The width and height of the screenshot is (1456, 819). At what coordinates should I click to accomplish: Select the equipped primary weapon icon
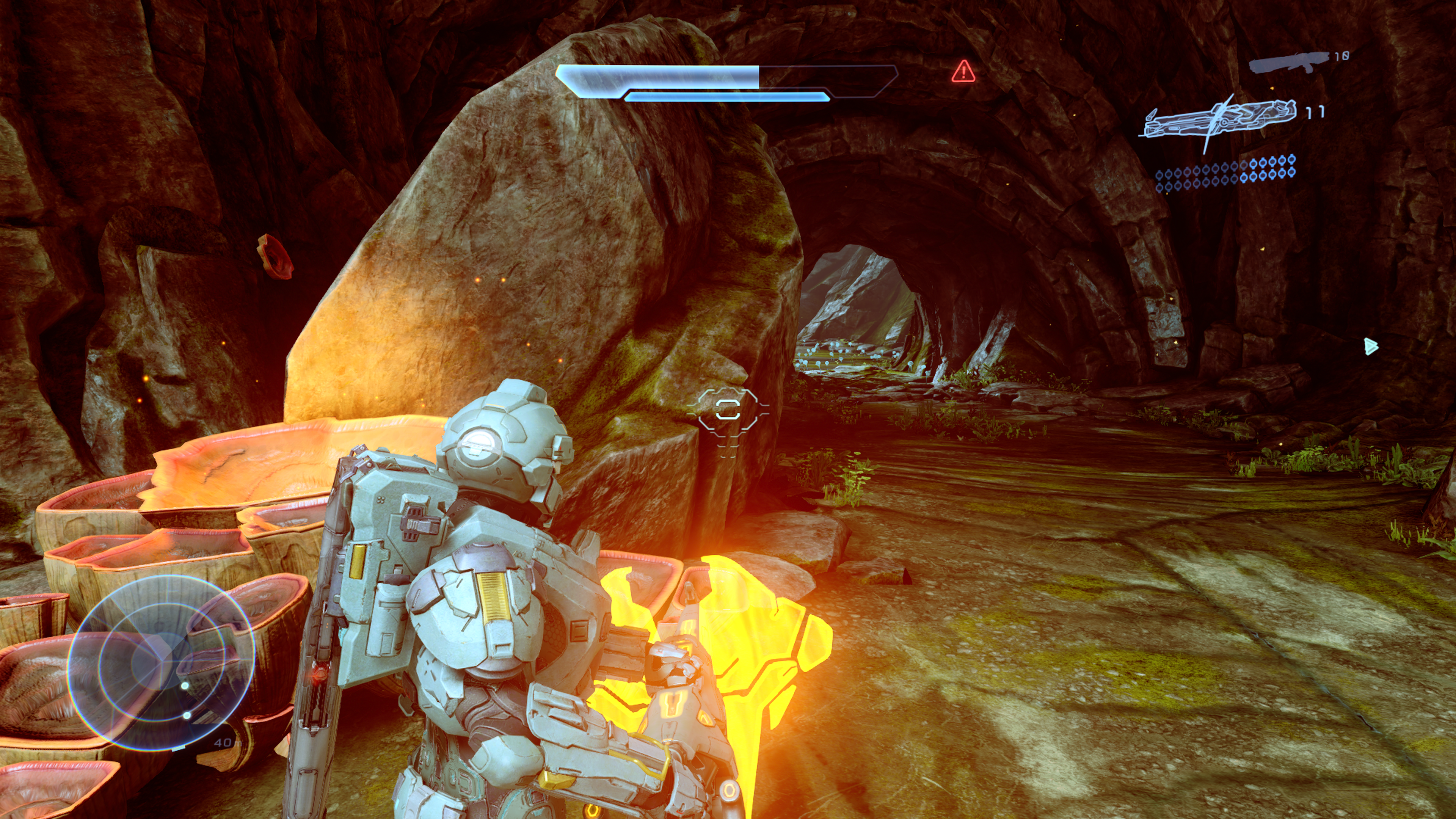[x=1220, y=120]
